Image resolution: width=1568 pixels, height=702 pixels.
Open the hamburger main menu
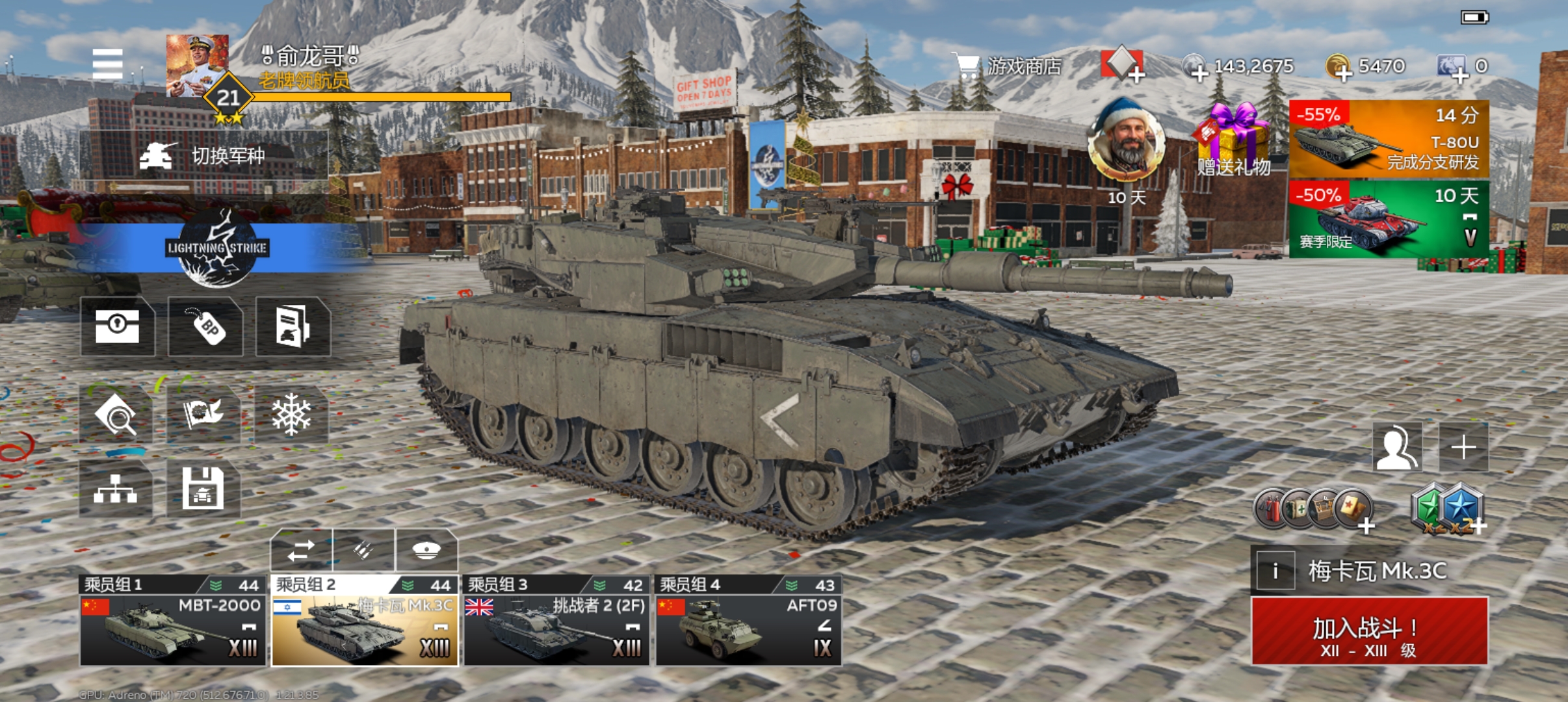pyautogui.click(x=107, y=64)
